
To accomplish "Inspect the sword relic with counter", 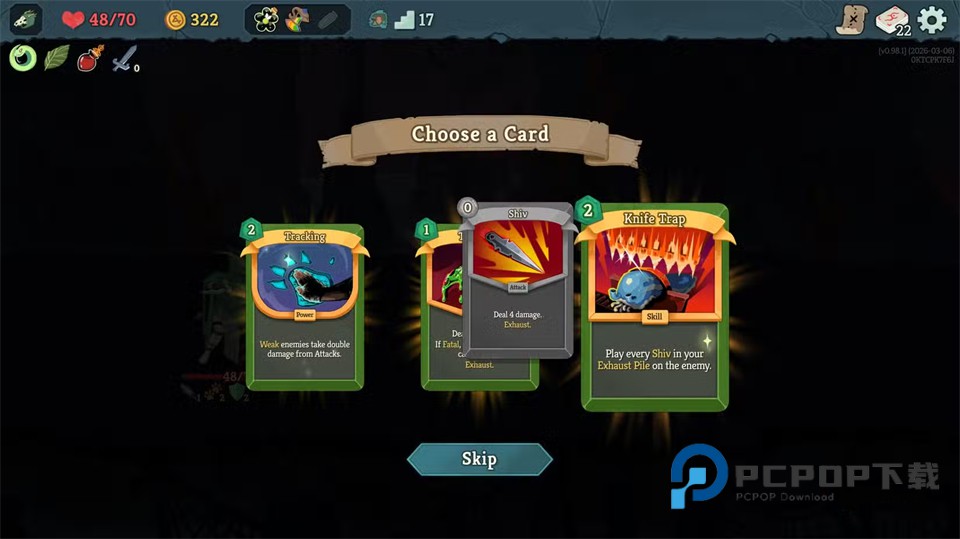I will [123, 60].
